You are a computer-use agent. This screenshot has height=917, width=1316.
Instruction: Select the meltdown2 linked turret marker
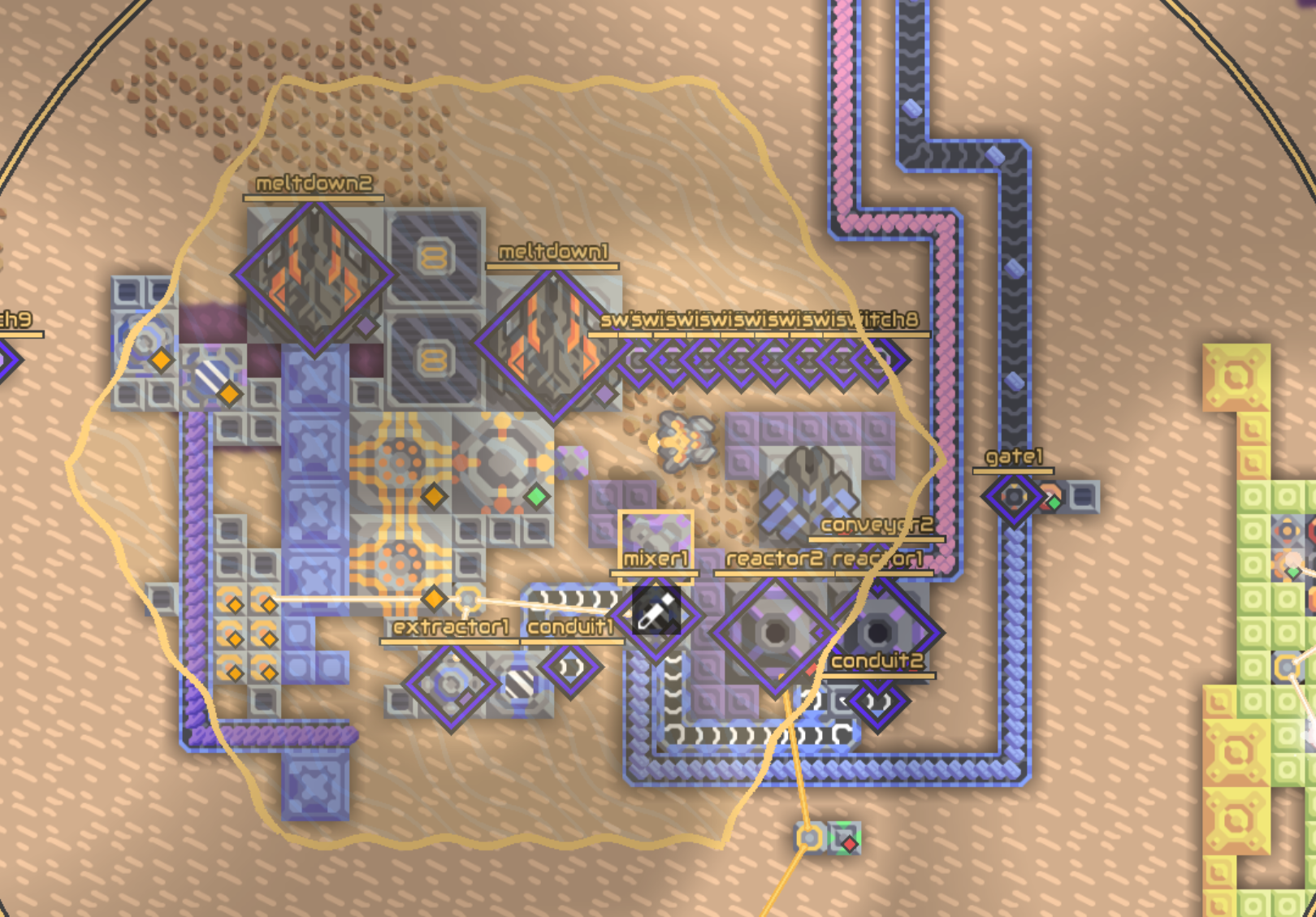click(314, 276)
